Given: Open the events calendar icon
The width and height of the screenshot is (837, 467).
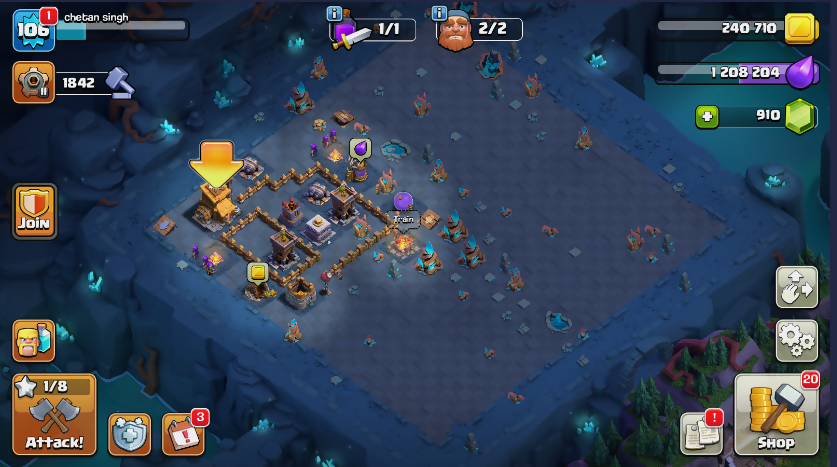Looking at the screenshot, I should tap(183, 434).
